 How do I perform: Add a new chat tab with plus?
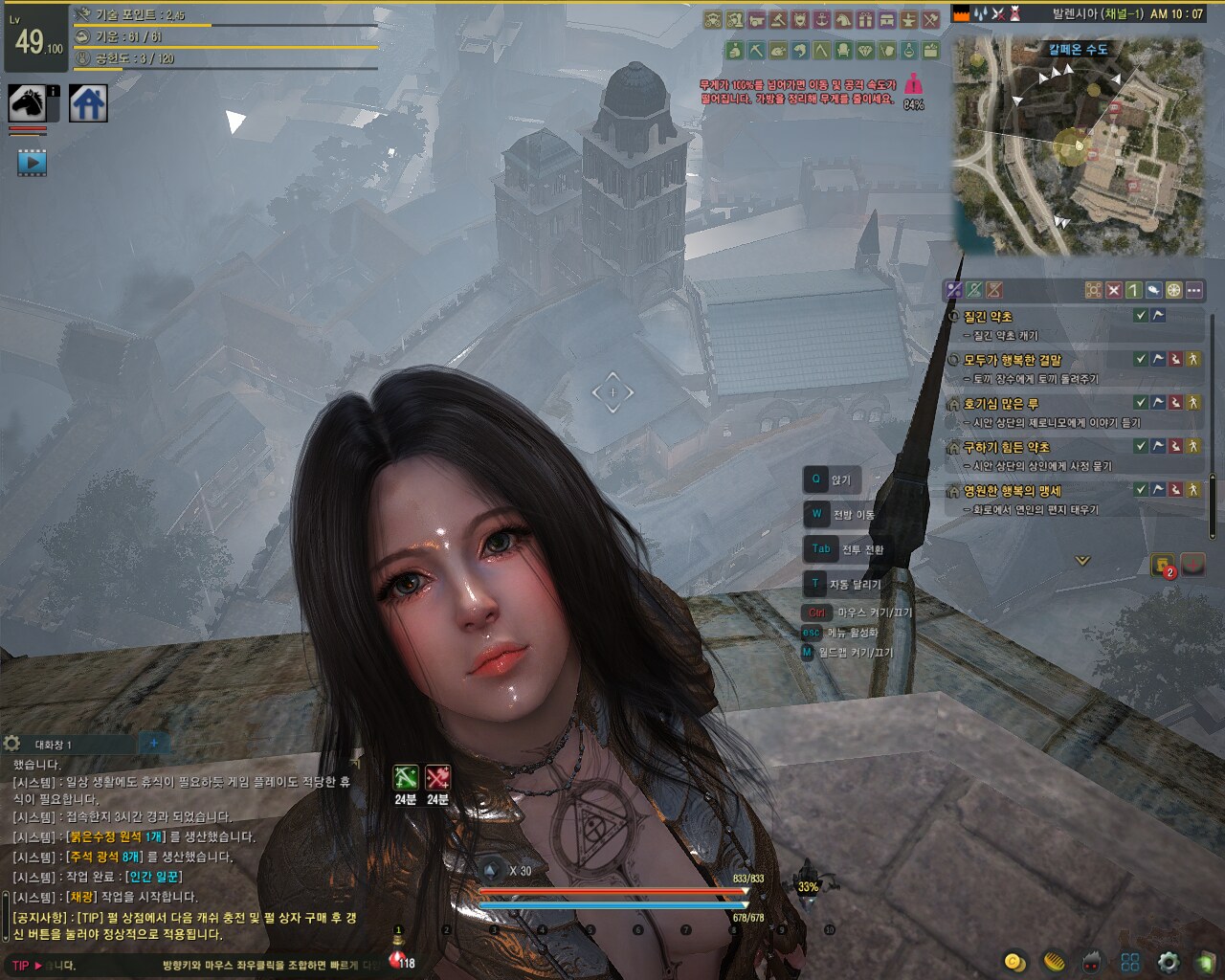pos(153,743)
